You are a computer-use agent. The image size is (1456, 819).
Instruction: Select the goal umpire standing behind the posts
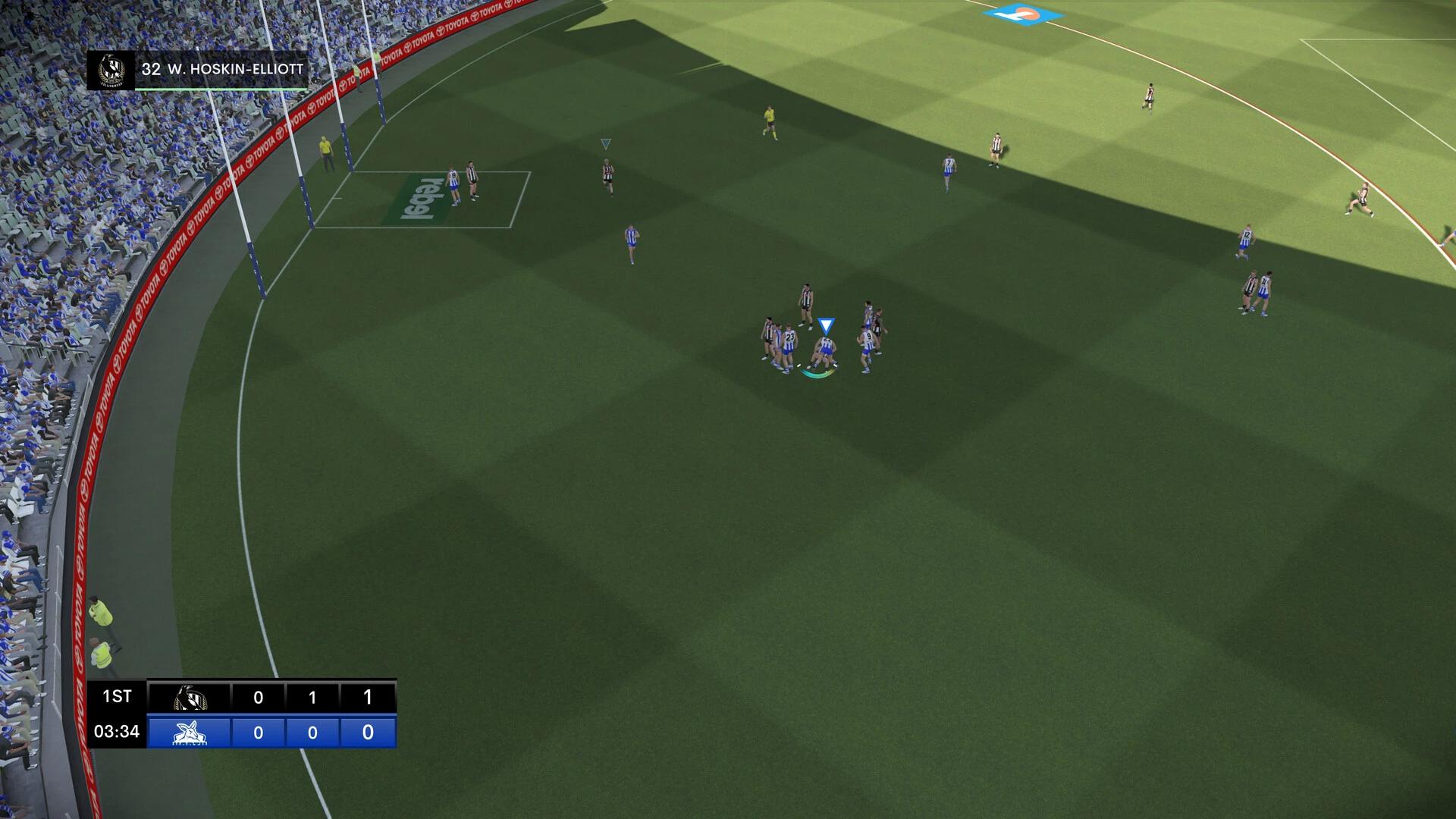point(326,151)
